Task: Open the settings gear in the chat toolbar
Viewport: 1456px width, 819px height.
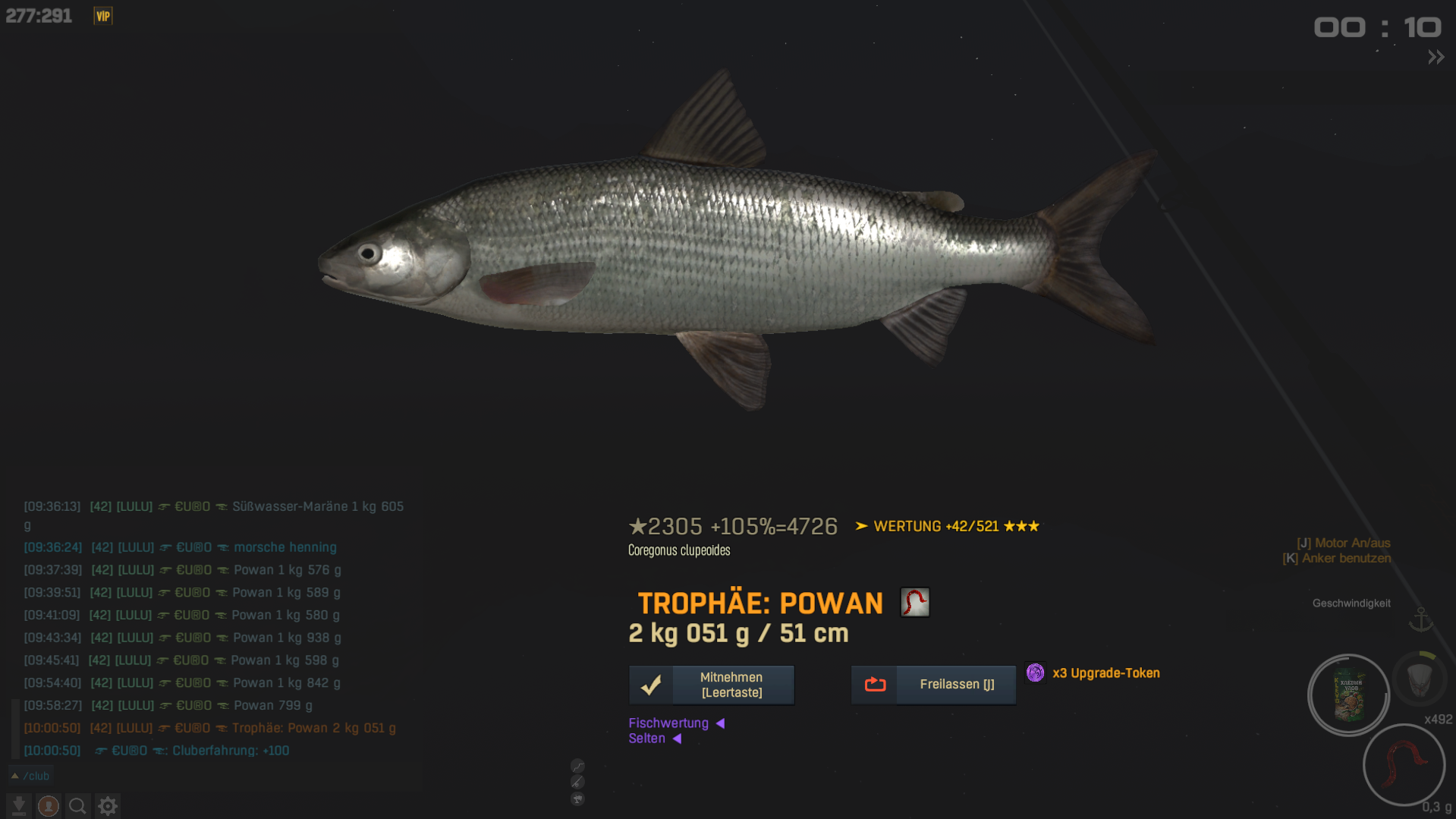Action: (x=108, y=805)
